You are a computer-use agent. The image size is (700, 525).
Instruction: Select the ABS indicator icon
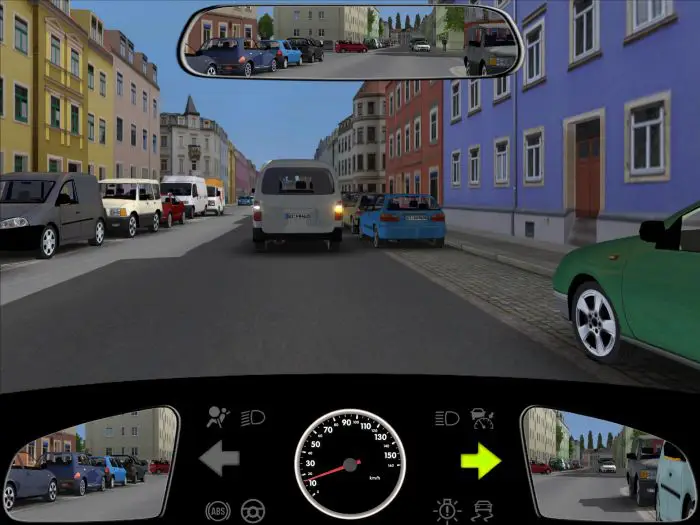217,509
